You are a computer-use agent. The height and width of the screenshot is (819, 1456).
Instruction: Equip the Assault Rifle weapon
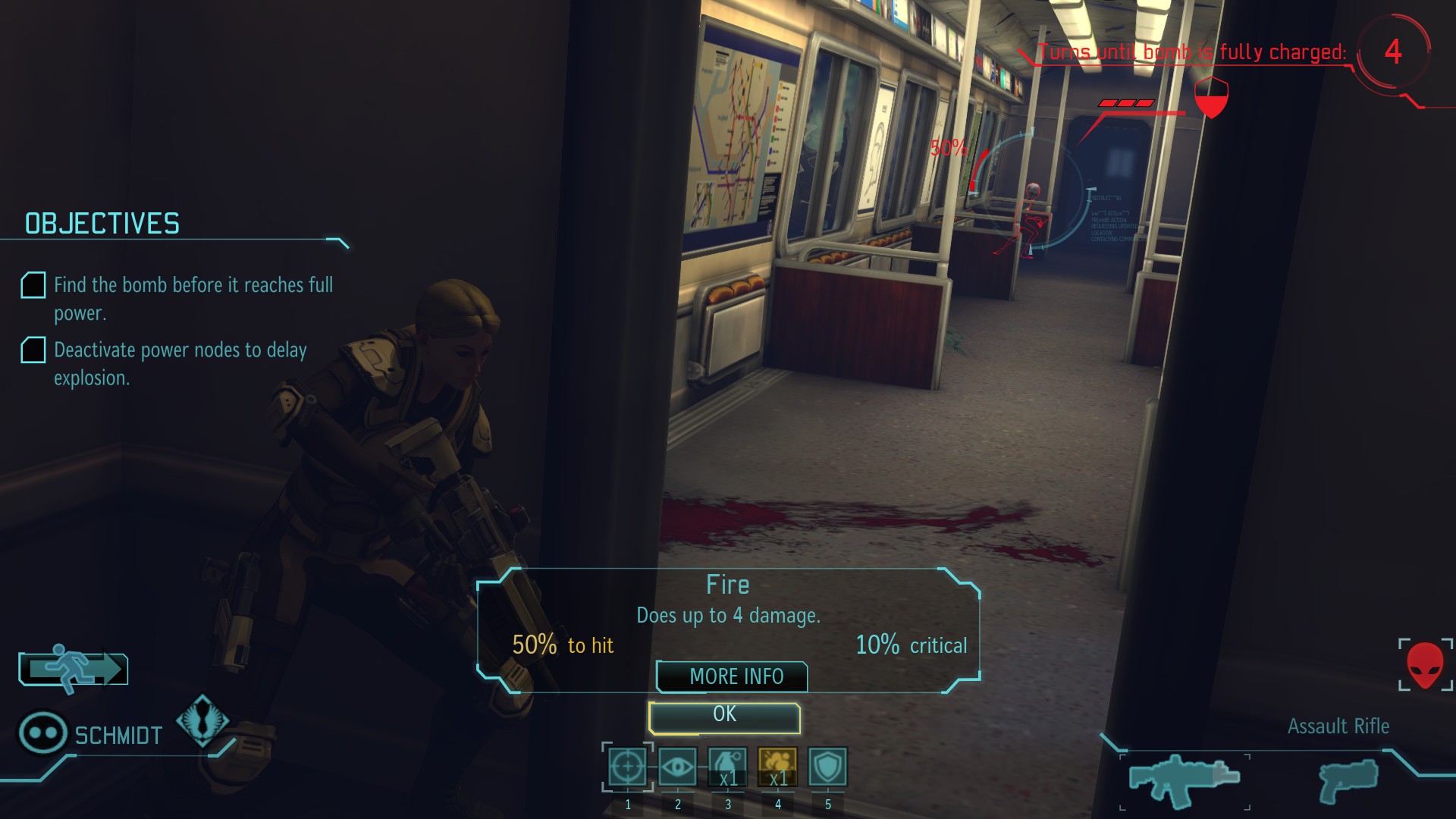[x=1184, y=780]
